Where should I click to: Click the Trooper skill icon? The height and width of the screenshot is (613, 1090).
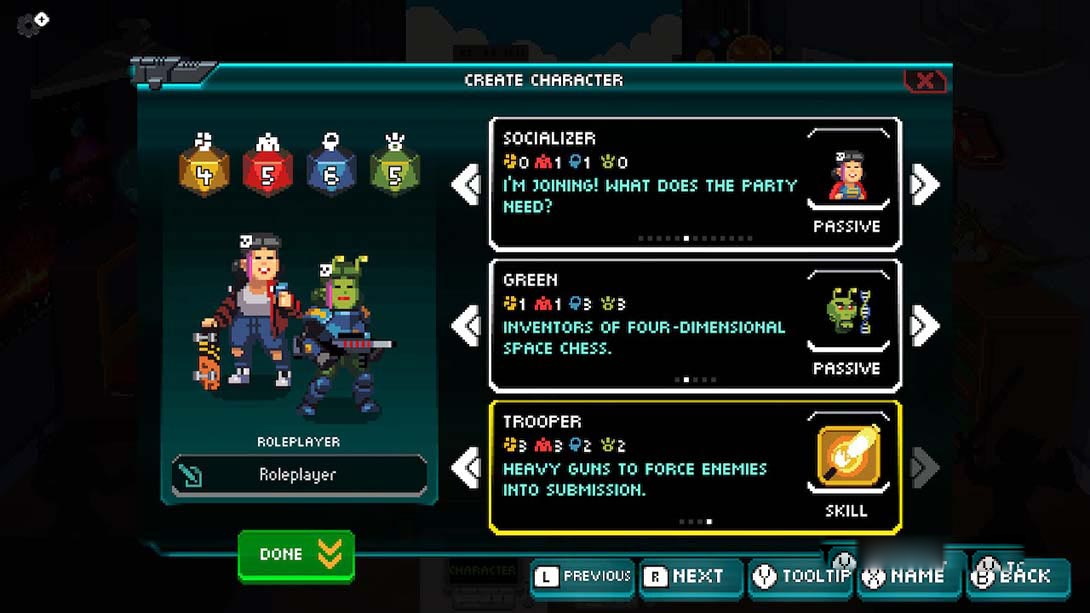click(848, 457)
